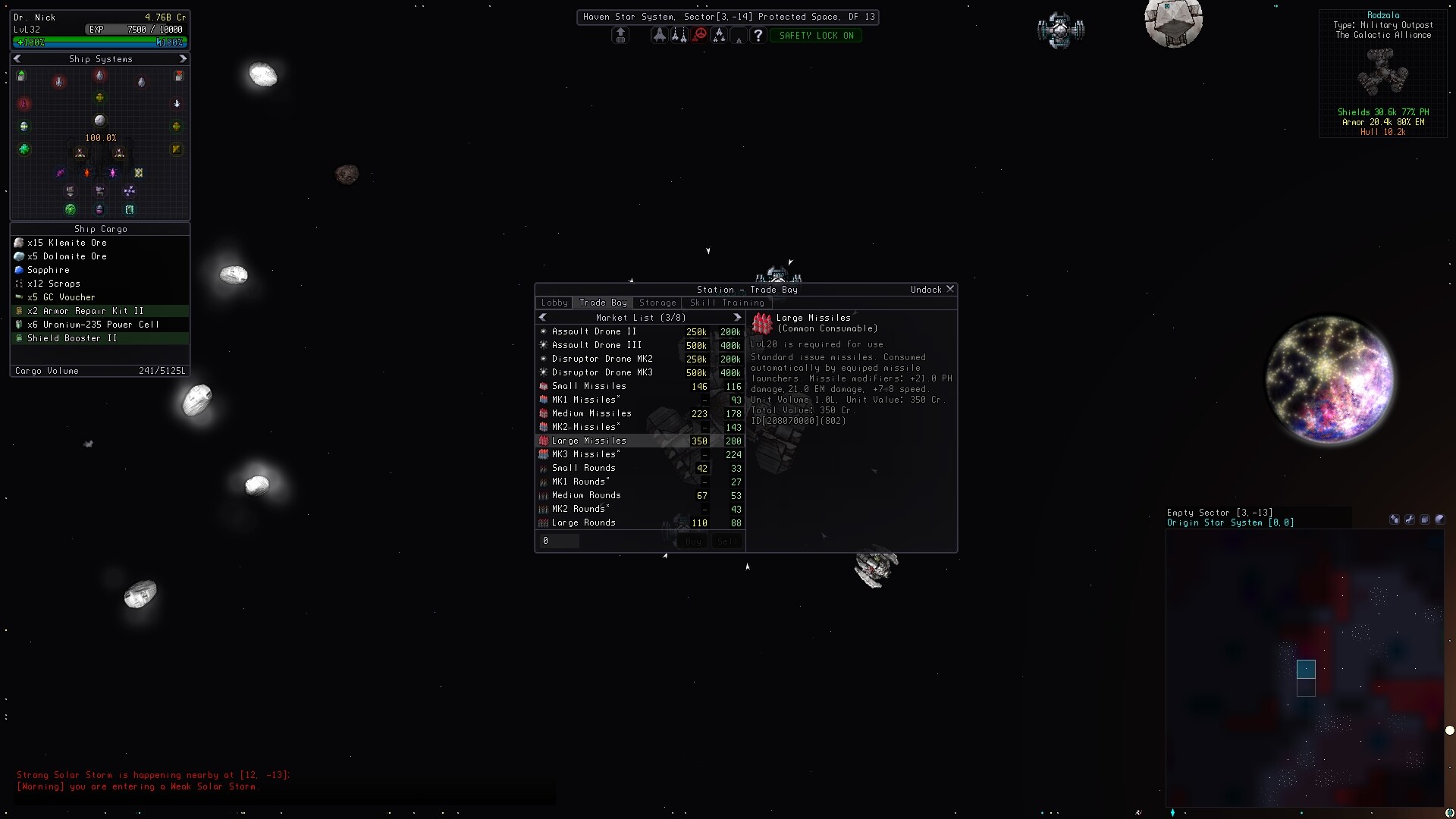Switch to the Storage tab
This screenshot has height=819, width=1456.
coord(657,303)
